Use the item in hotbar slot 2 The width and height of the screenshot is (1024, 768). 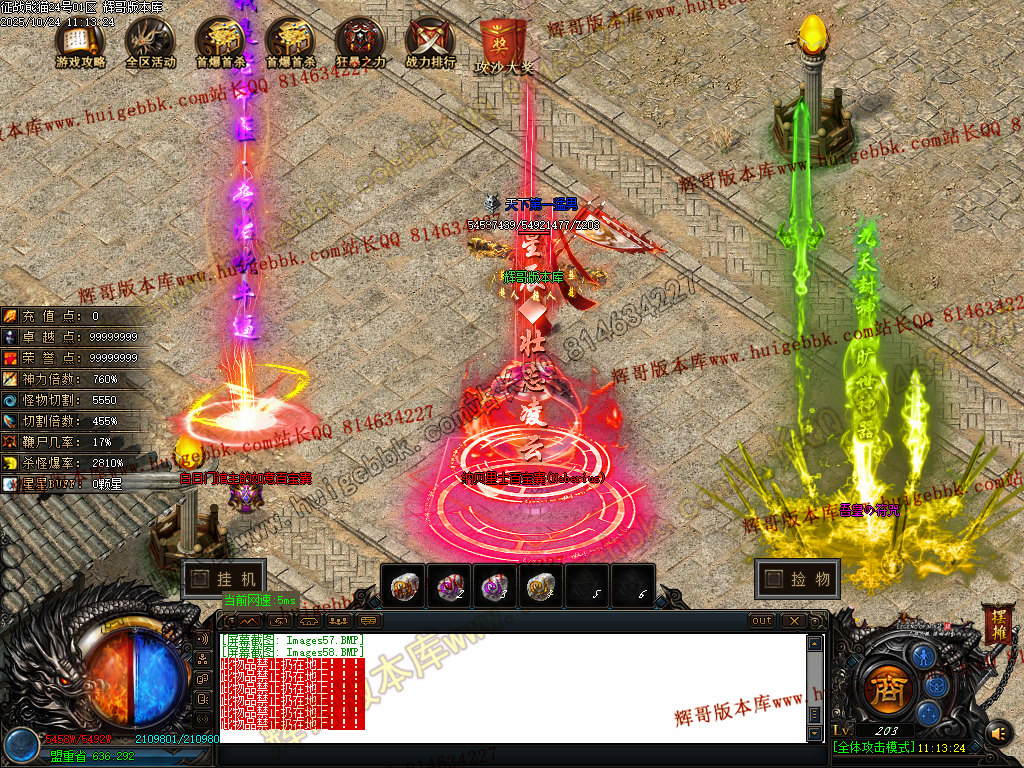[451, 587]
